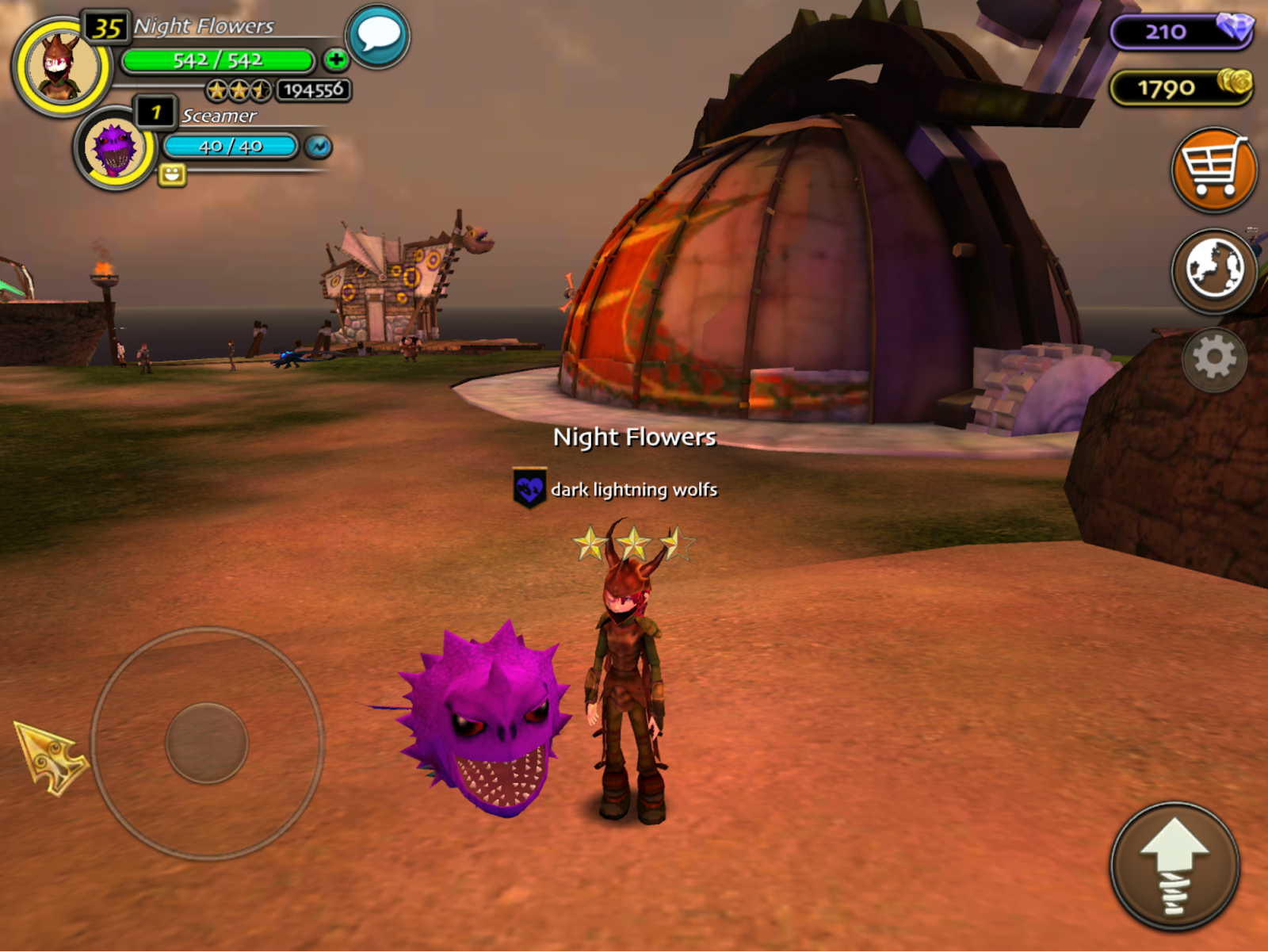1268x952 pixels.
Task: Tap the green plus health button
Action: point(336,59)
